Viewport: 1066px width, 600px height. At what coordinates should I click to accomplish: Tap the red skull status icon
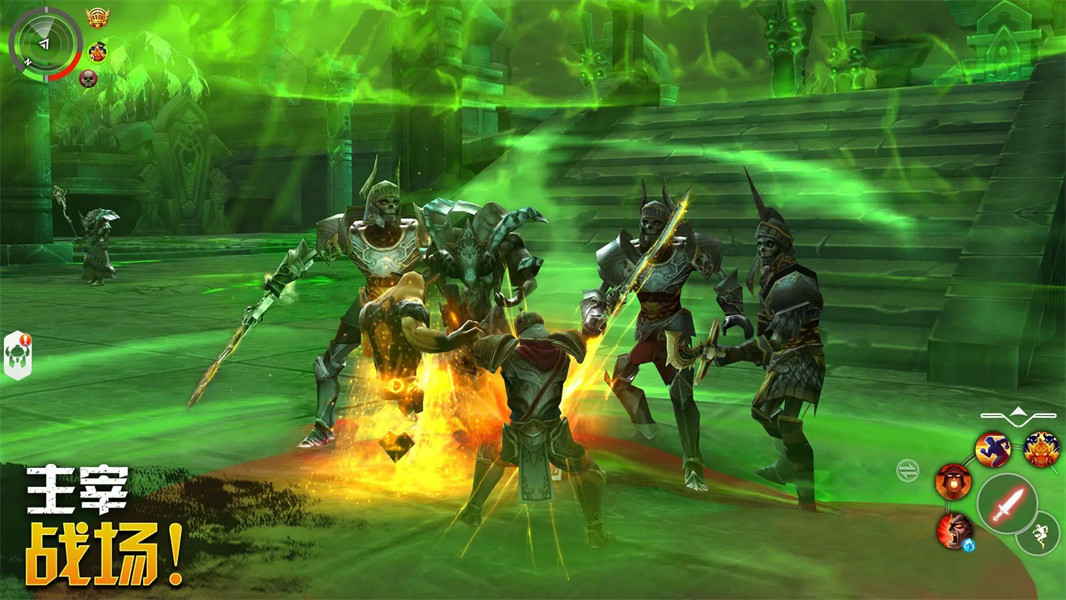click(x=89, y=78)
